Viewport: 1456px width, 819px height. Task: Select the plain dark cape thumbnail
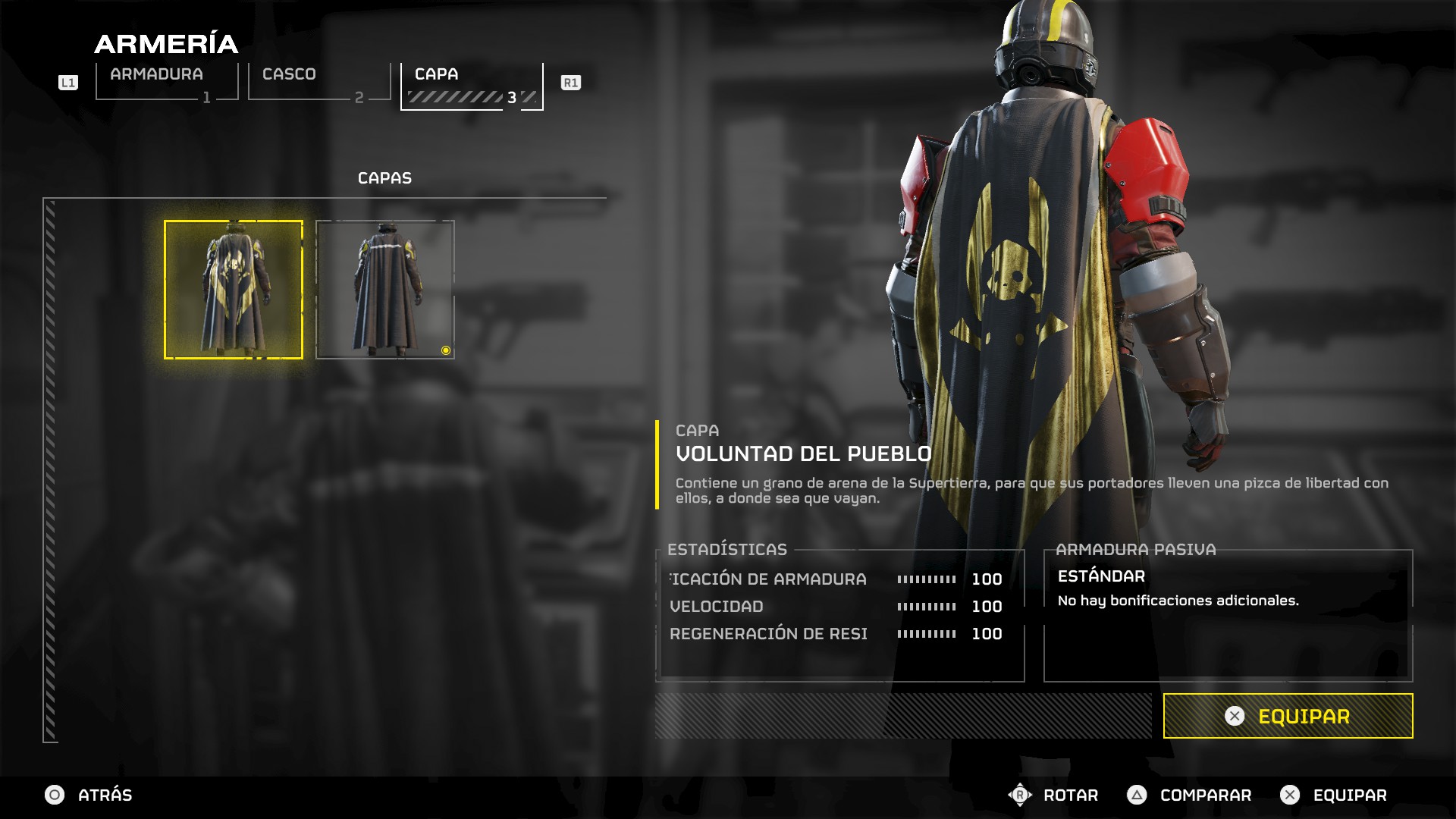385,289
